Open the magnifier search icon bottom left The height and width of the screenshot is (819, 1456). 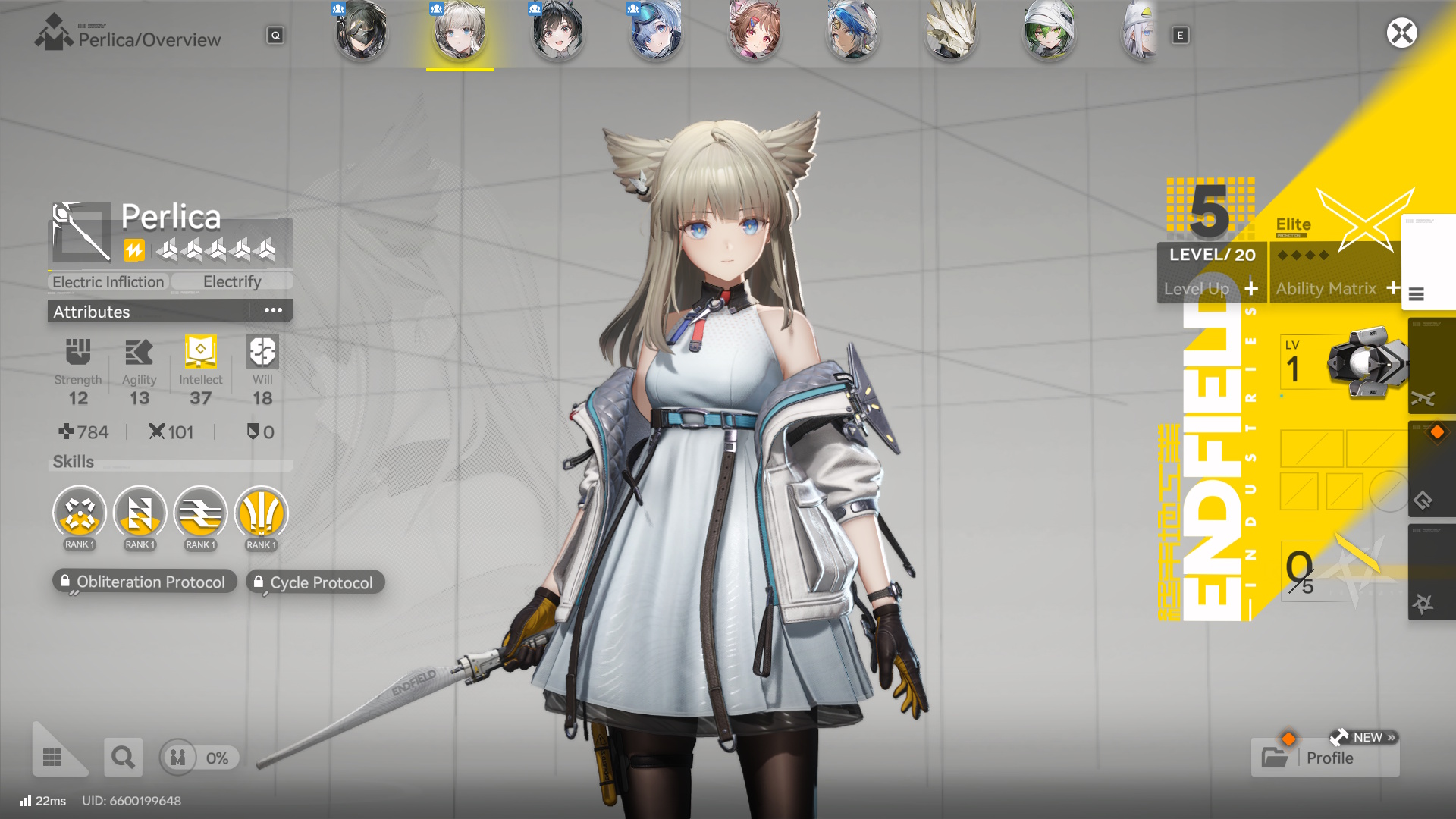point(123,757)
